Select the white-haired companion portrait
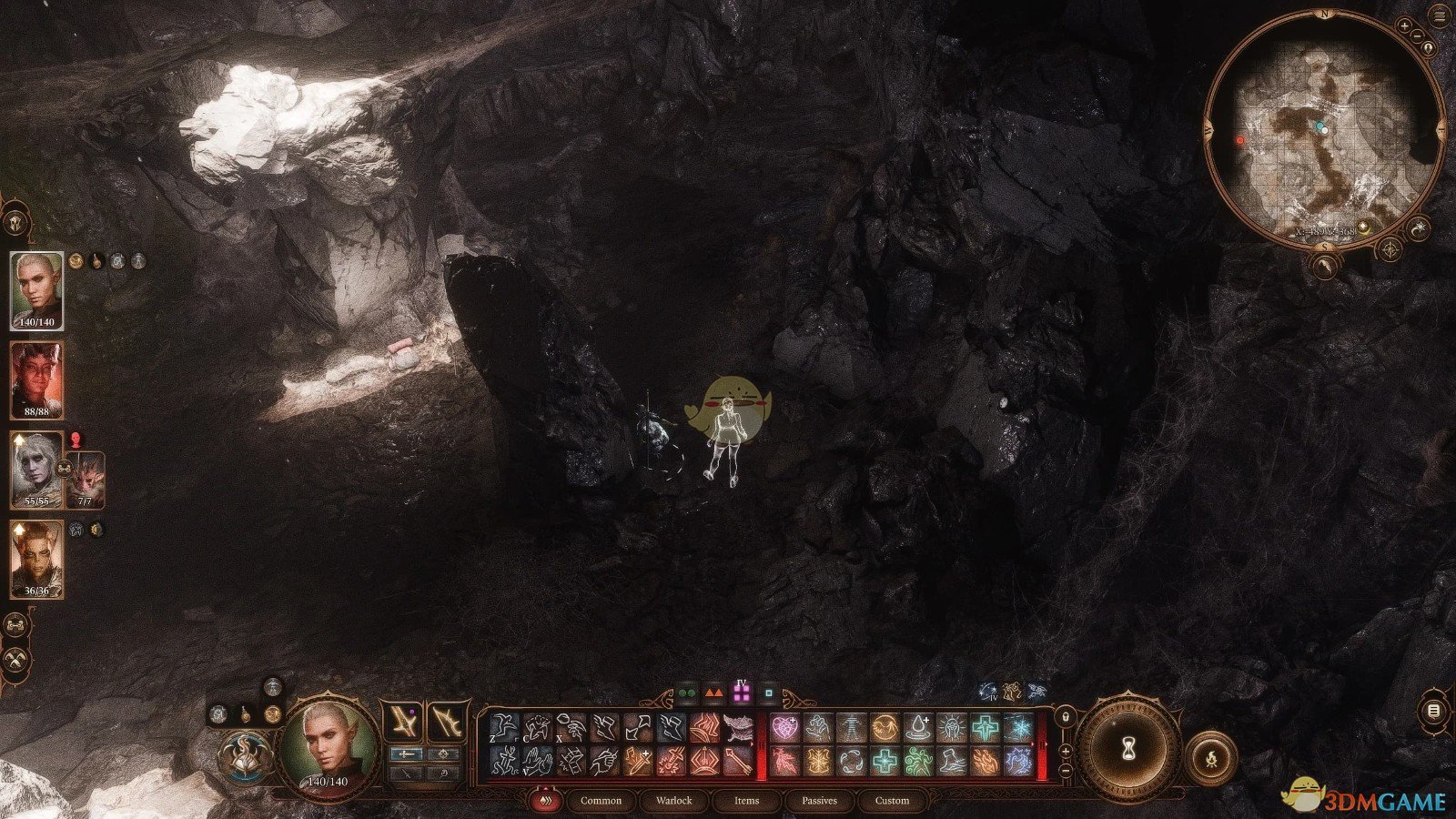The width and height of the screenshot is (1456, 819). coord(36,469)
